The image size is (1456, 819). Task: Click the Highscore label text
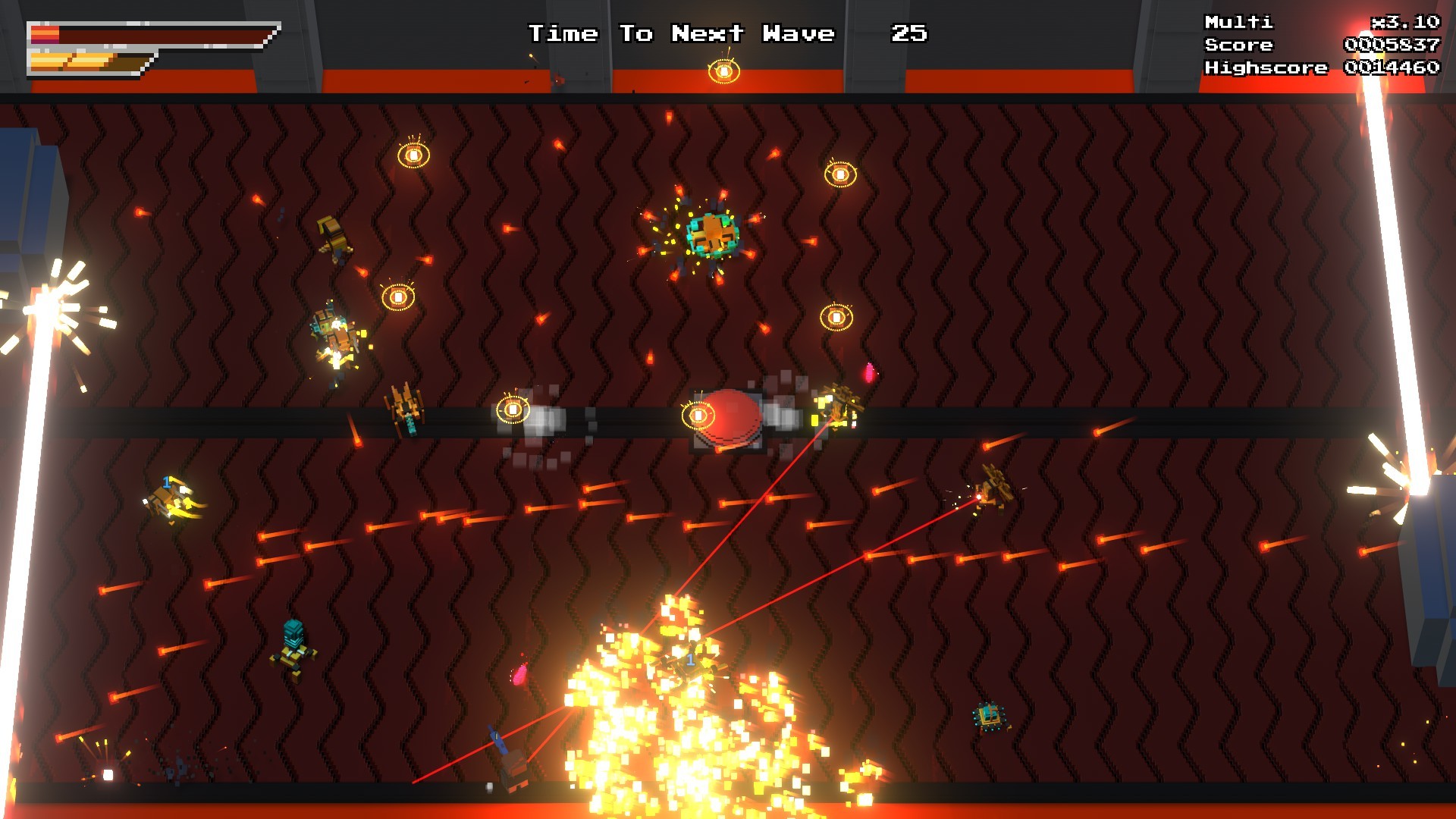pyautogui.click(x=1265, y=67)
